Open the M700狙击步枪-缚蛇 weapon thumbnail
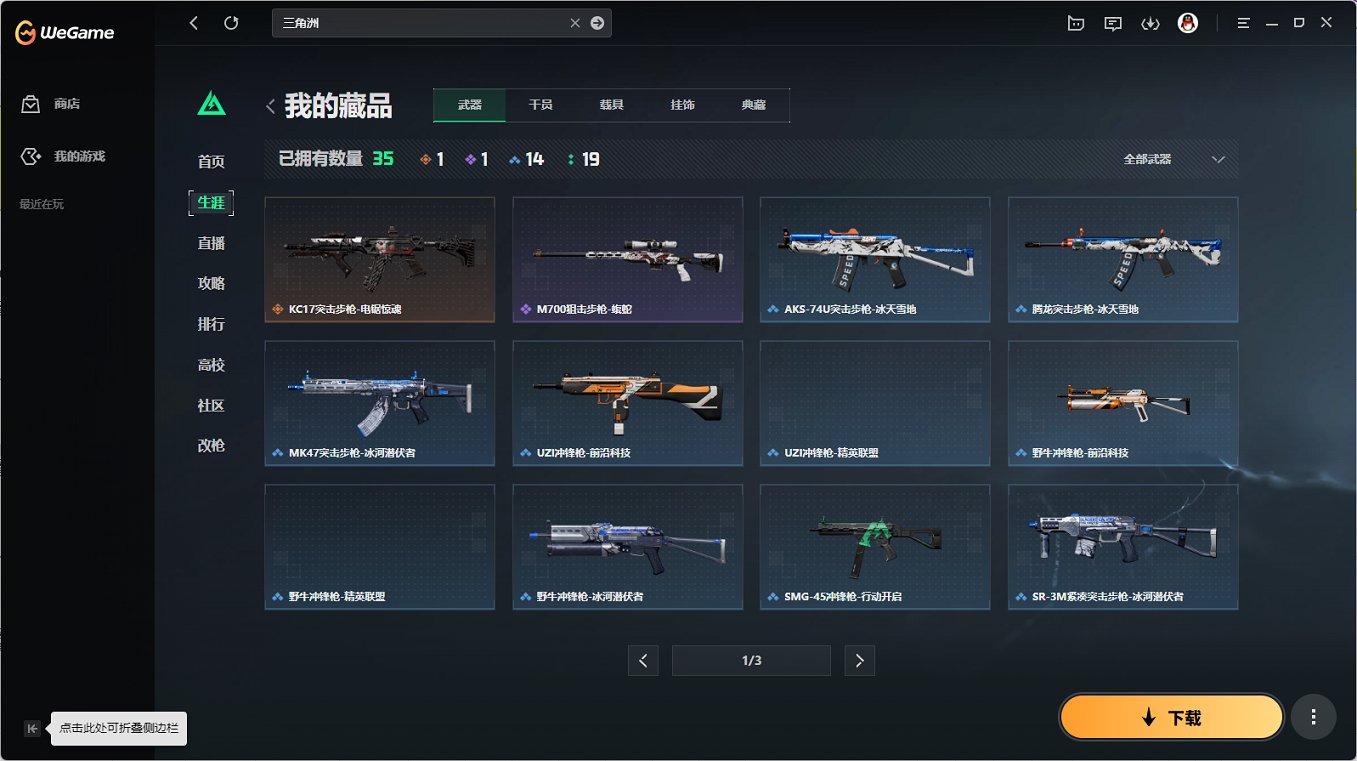The width and height of the screenshot is (1357, 761). click(627, 259)
